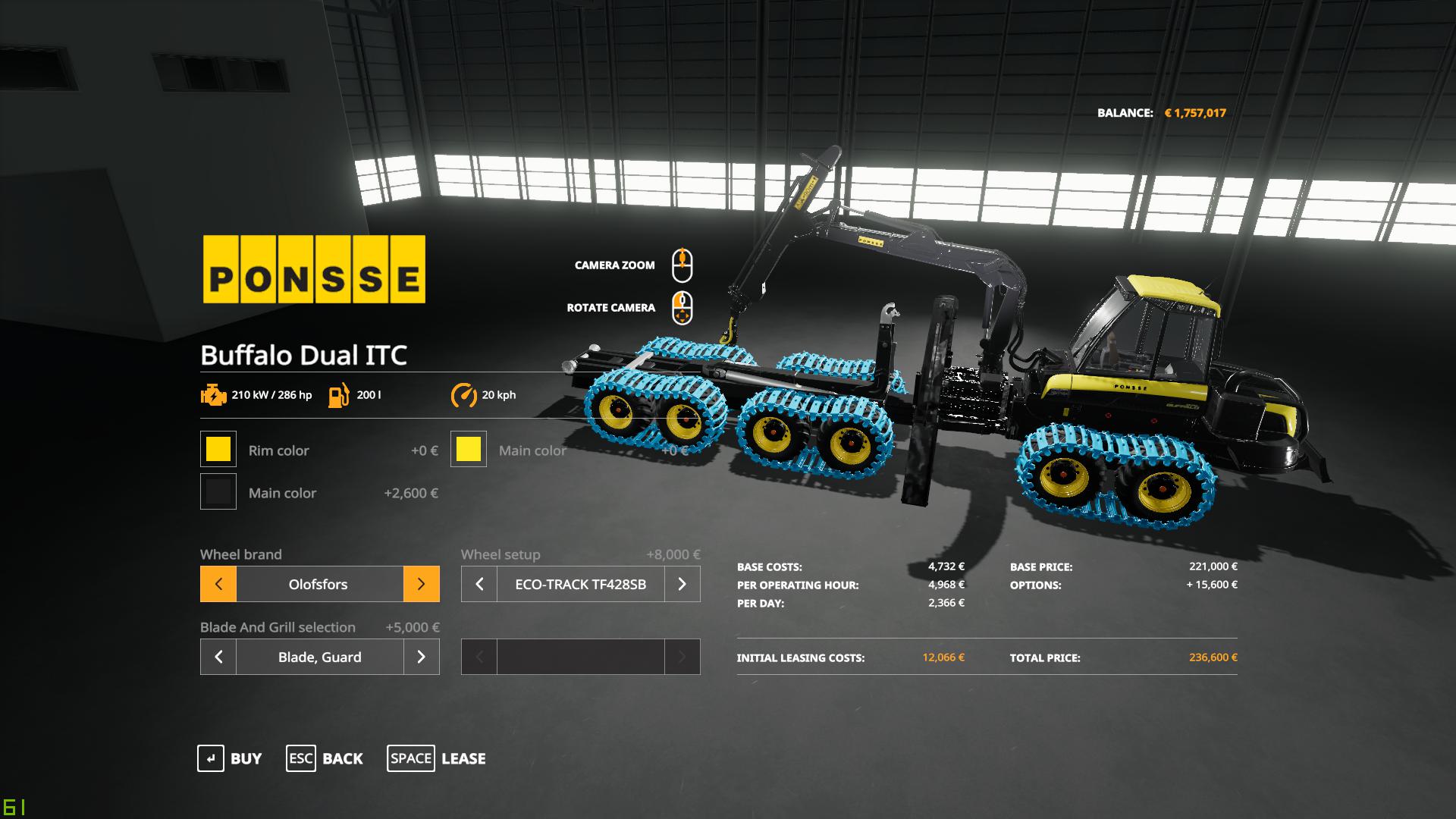Go back to the shop with Back
Image resolution: width=1456 pixels, height=819 pixels.
325,758
